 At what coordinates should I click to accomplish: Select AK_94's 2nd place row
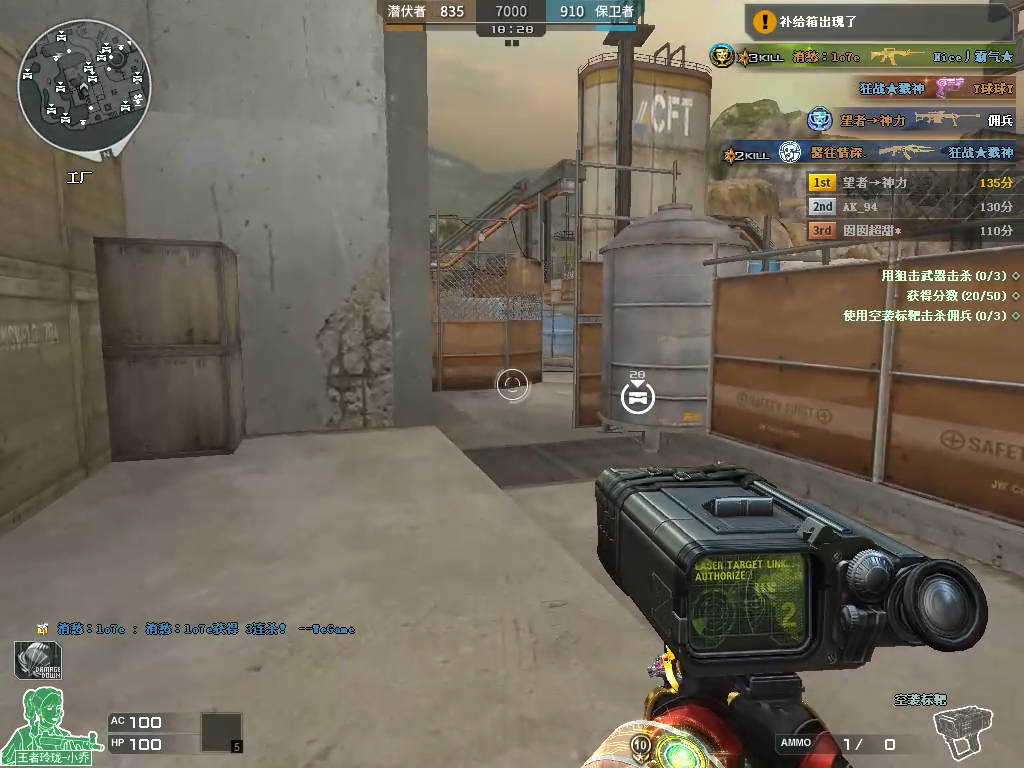coord(912,207)
